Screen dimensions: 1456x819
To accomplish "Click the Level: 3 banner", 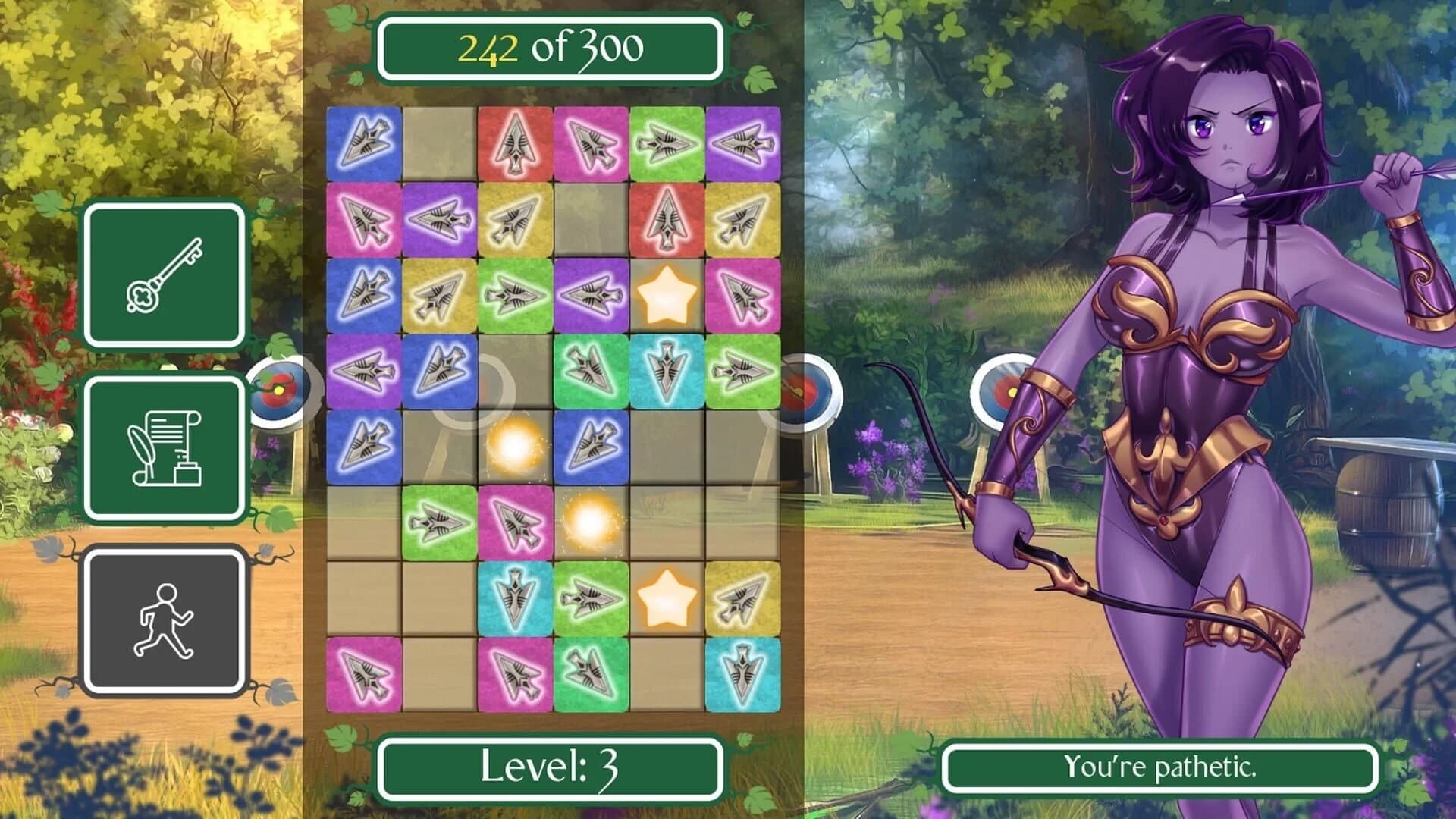I will pyautogui.click(x=548, y=767).
